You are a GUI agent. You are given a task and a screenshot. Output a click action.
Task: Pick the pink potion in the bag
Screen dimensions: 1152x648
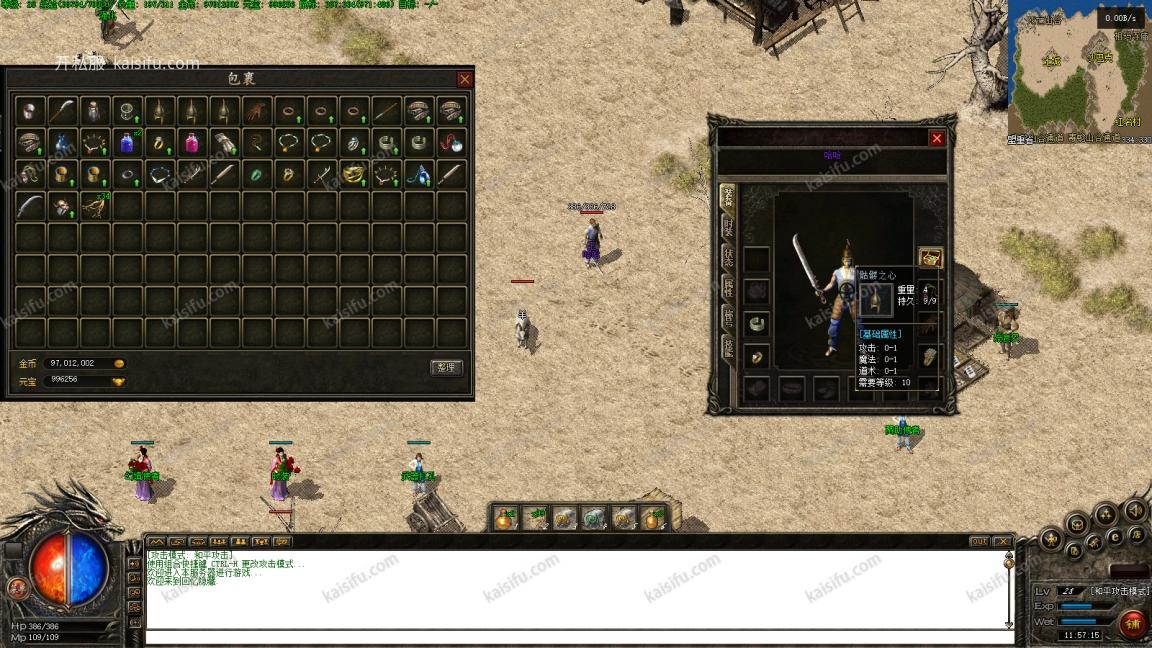pos(192,142)
